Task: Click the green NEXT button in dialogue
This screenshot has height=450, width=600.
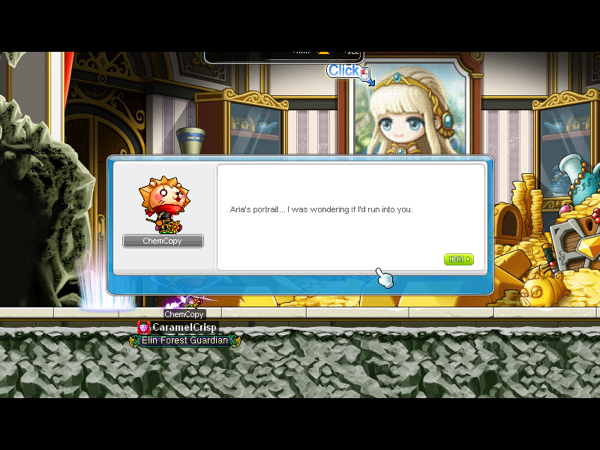Action: click(458, 259)
